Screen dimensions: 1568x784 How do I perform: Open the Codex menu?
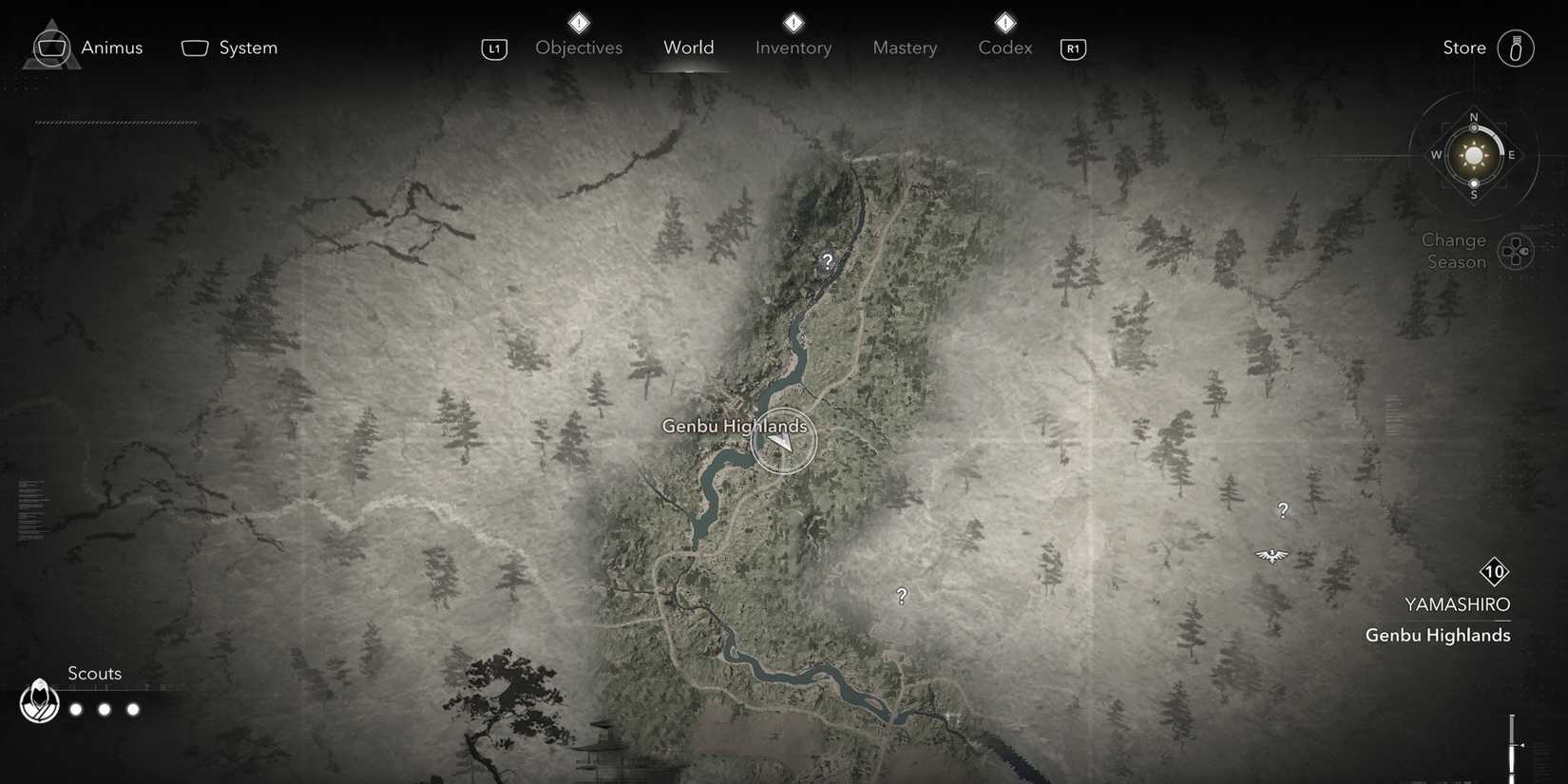tap(1004, 47)
